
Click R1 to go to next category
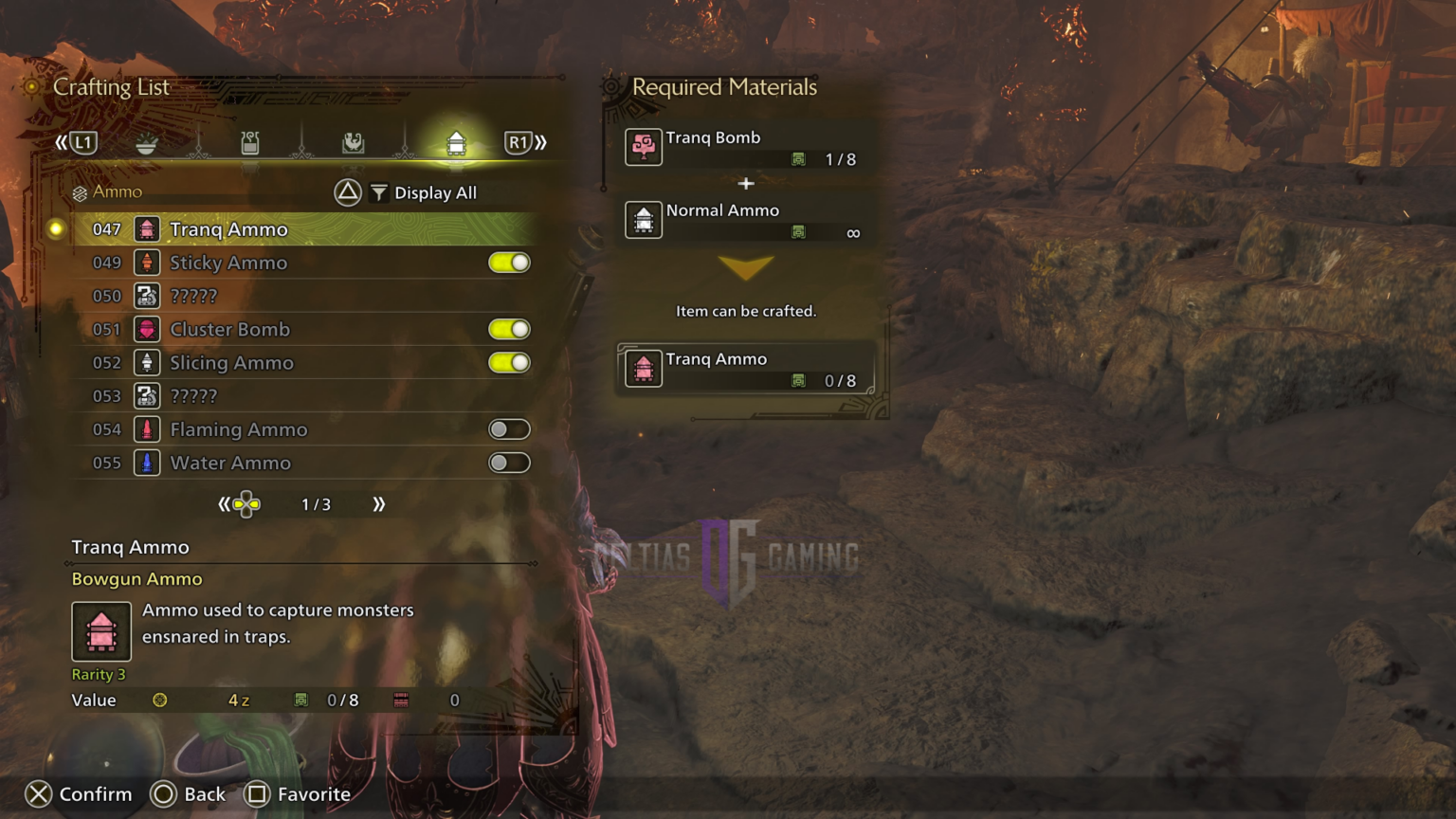(x=519, y=141)
